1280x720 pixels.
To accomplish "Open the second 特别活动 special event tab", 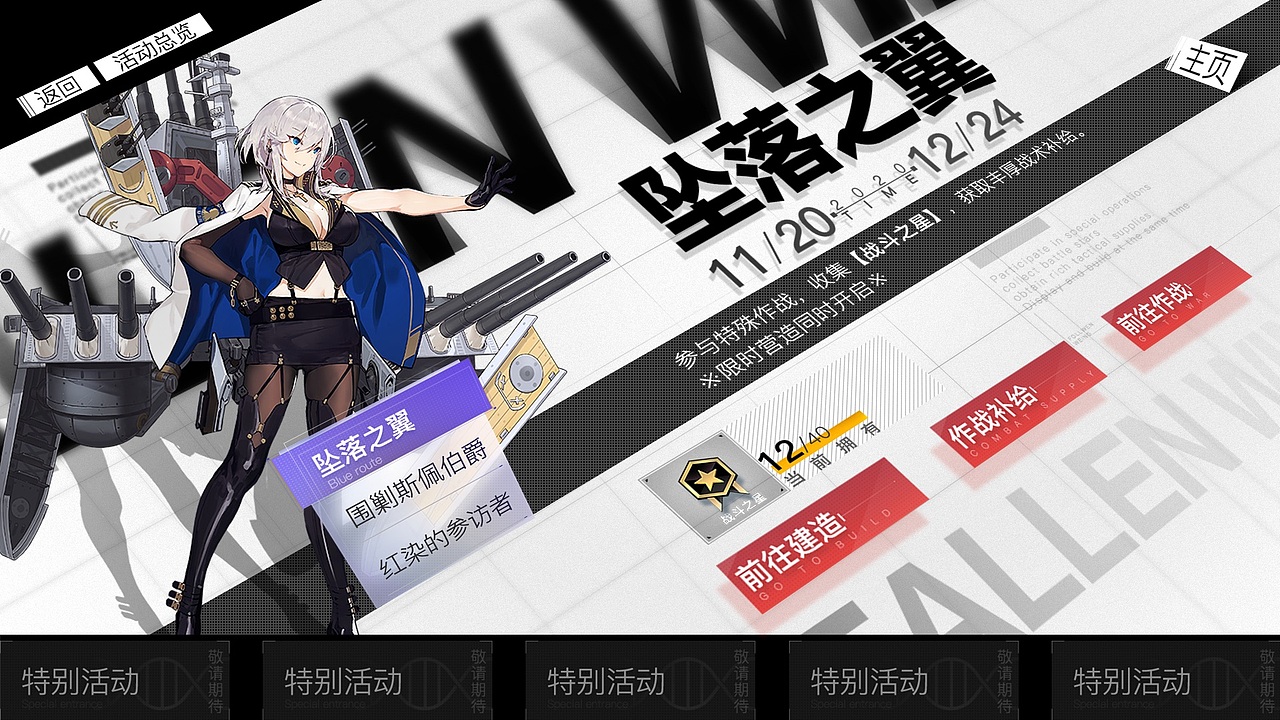I will pos(380,685).
